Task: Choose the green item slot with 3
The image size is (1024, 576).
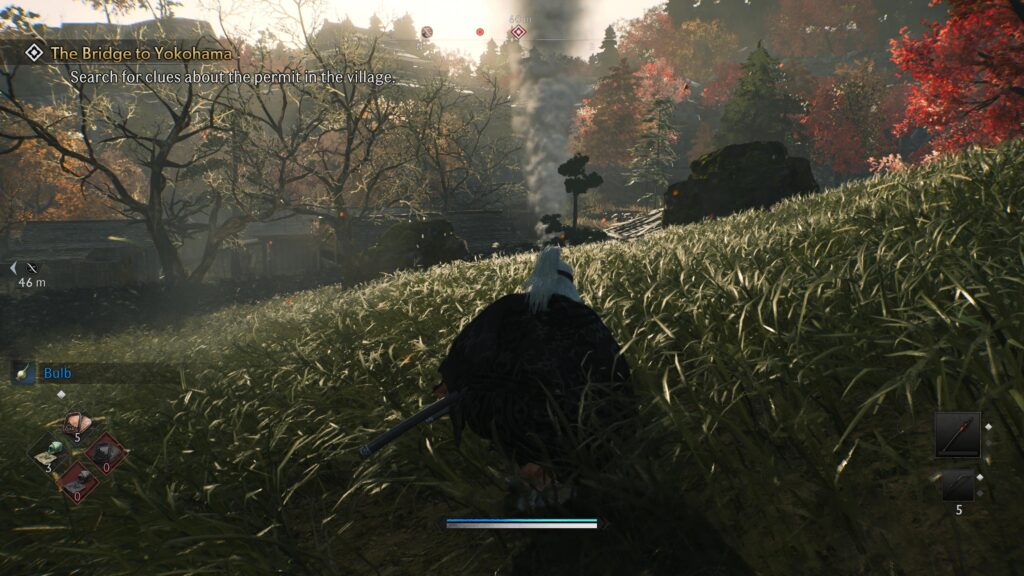Action: (x=50, y=451)
